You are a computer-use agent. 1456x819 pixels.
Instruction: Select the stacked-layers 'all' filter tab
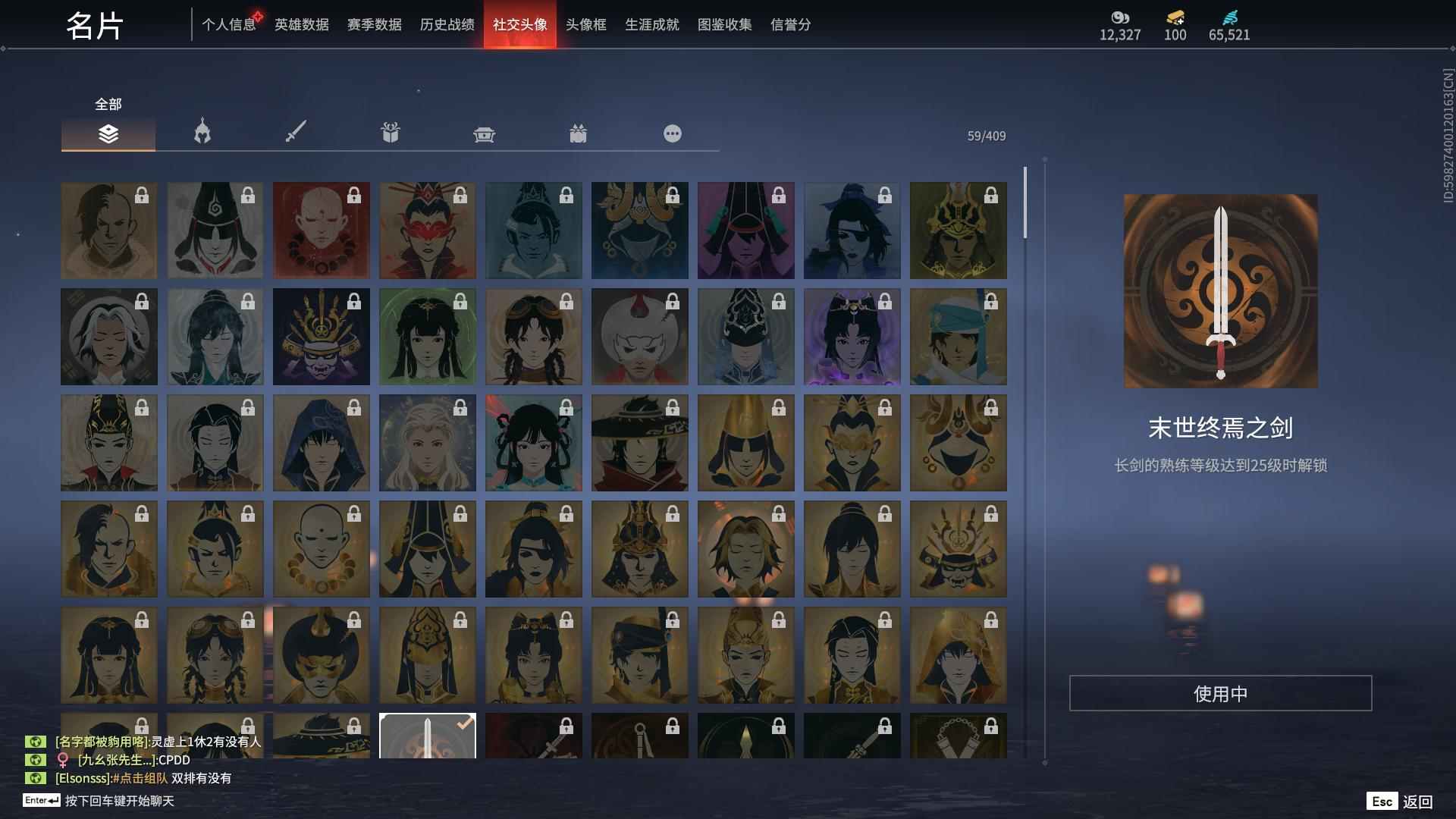(108, 133)
